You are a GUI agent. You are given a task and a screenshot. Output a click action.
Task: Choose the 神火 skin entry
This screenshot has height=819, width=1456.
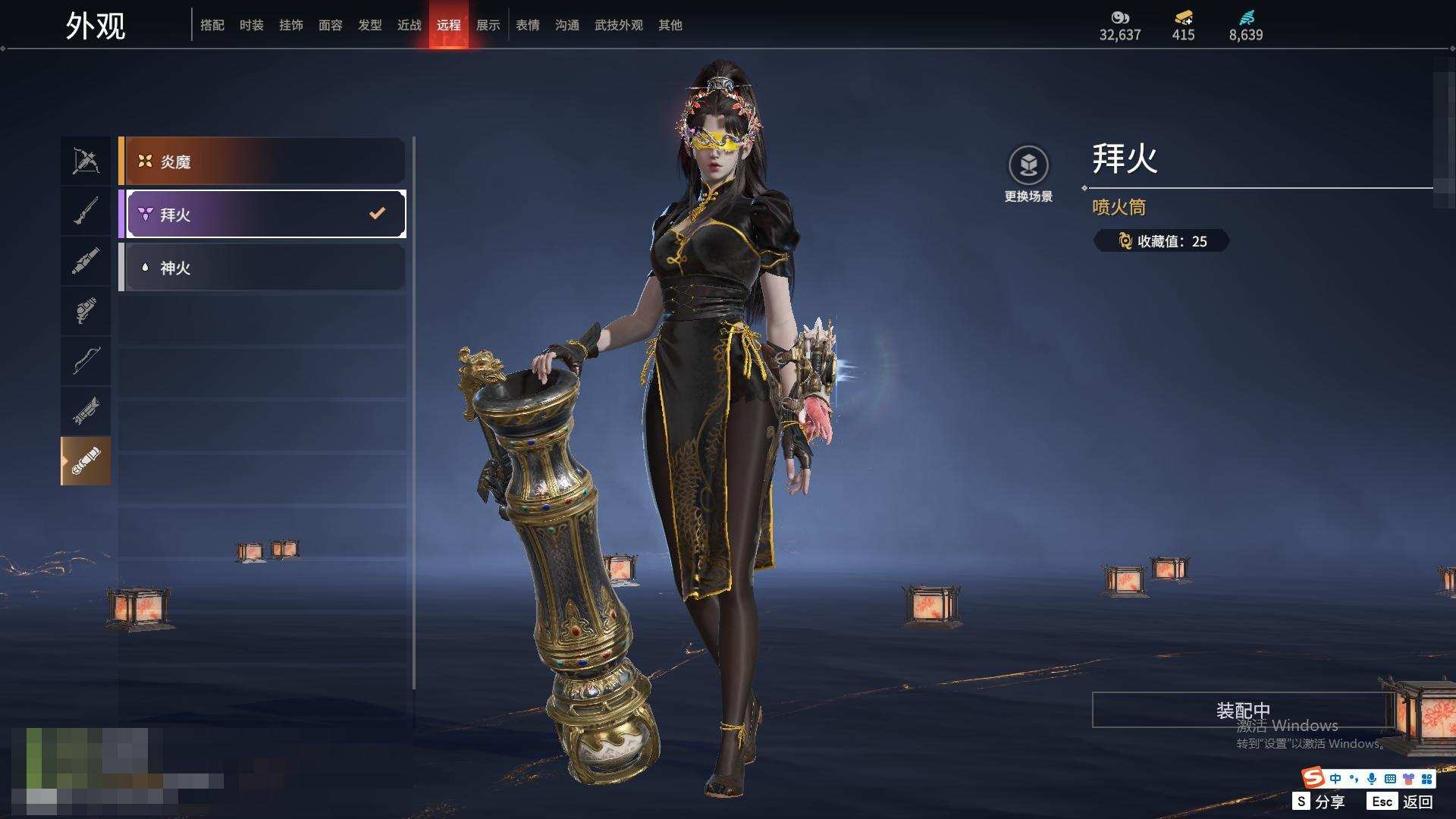tap(262, 268)
